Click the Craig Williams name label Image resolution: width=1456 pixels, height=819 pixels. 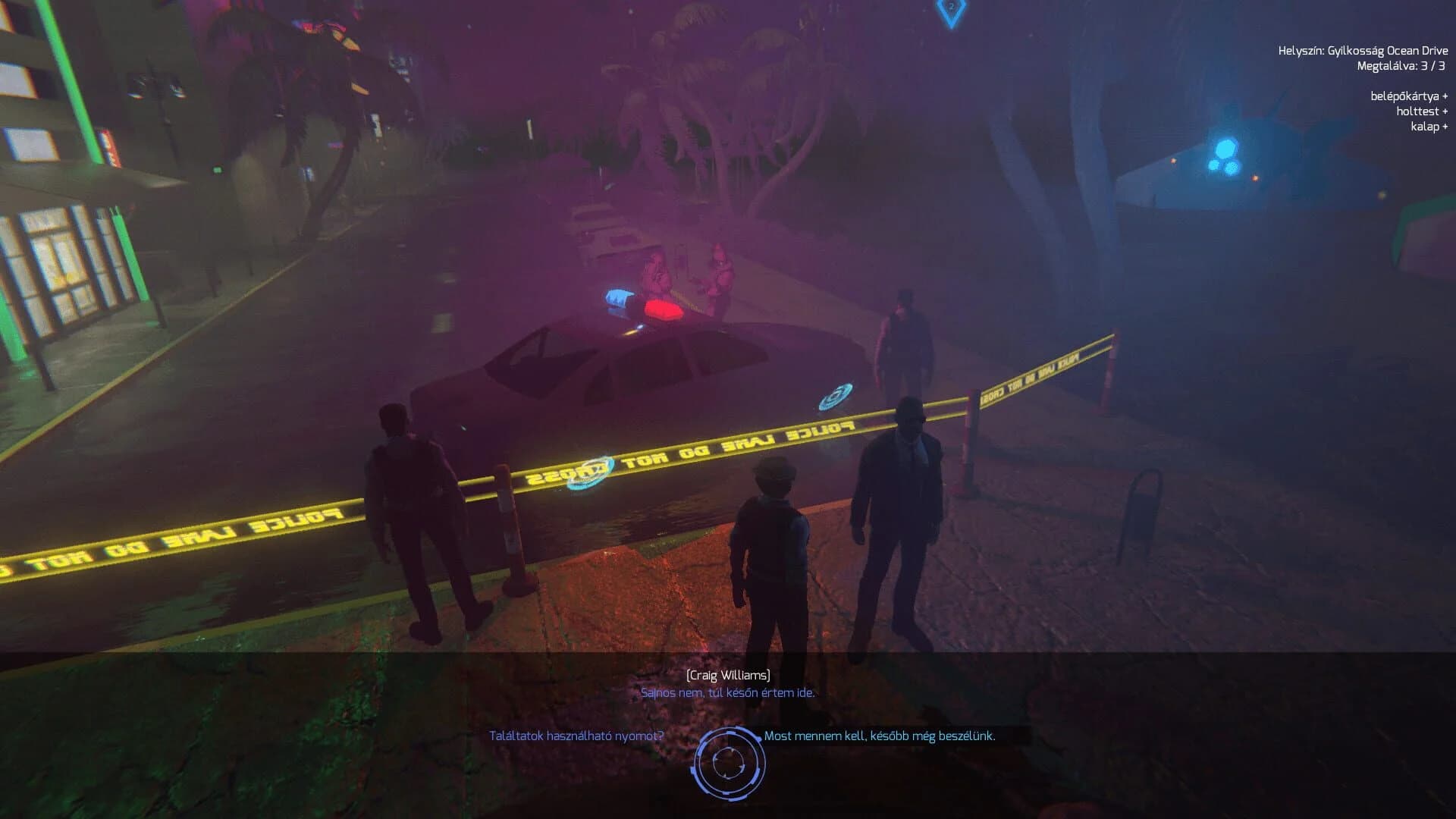pyautogui.click(x=727, y=674)
